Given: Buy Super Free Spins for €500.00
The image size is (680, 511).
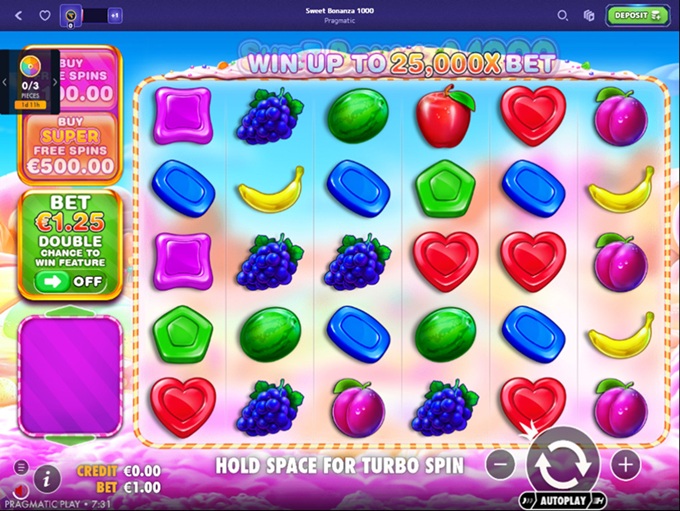Looking at the screenshot, I should click(x=70, y=148).
